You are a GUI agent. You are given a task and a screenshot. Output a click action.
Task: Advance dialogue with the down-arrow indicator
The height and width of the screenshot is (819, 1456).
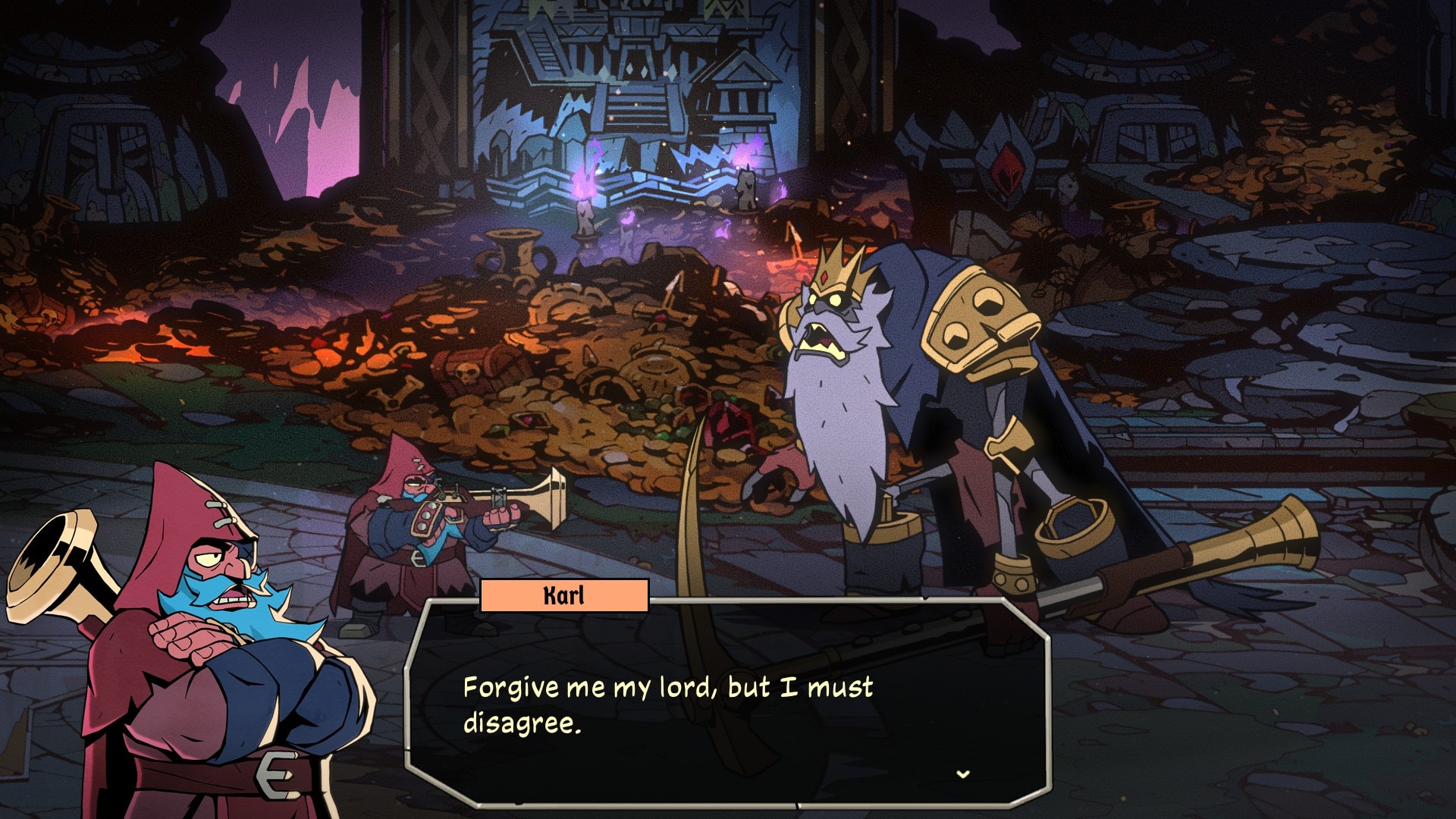(963, 774)
